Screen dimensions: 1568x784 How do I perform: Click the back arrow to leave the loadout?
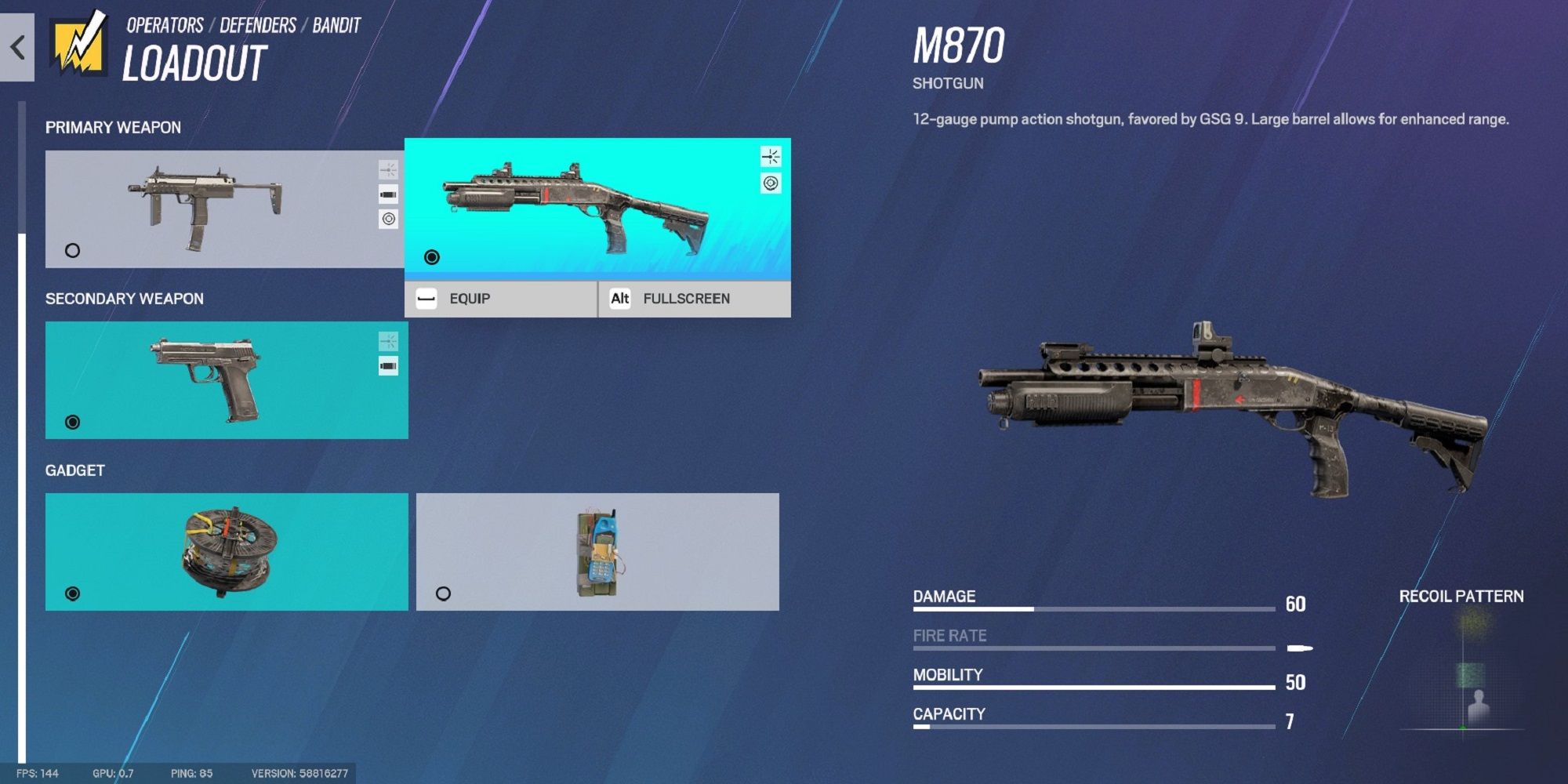click(x=17, y=48)
